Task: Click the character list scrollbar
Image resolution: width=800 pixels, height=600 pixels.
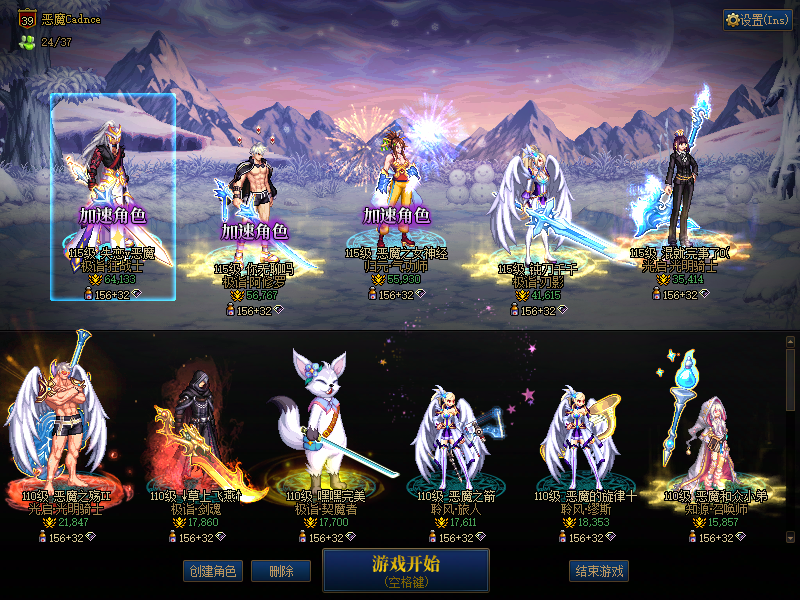Action: [790, 440]
